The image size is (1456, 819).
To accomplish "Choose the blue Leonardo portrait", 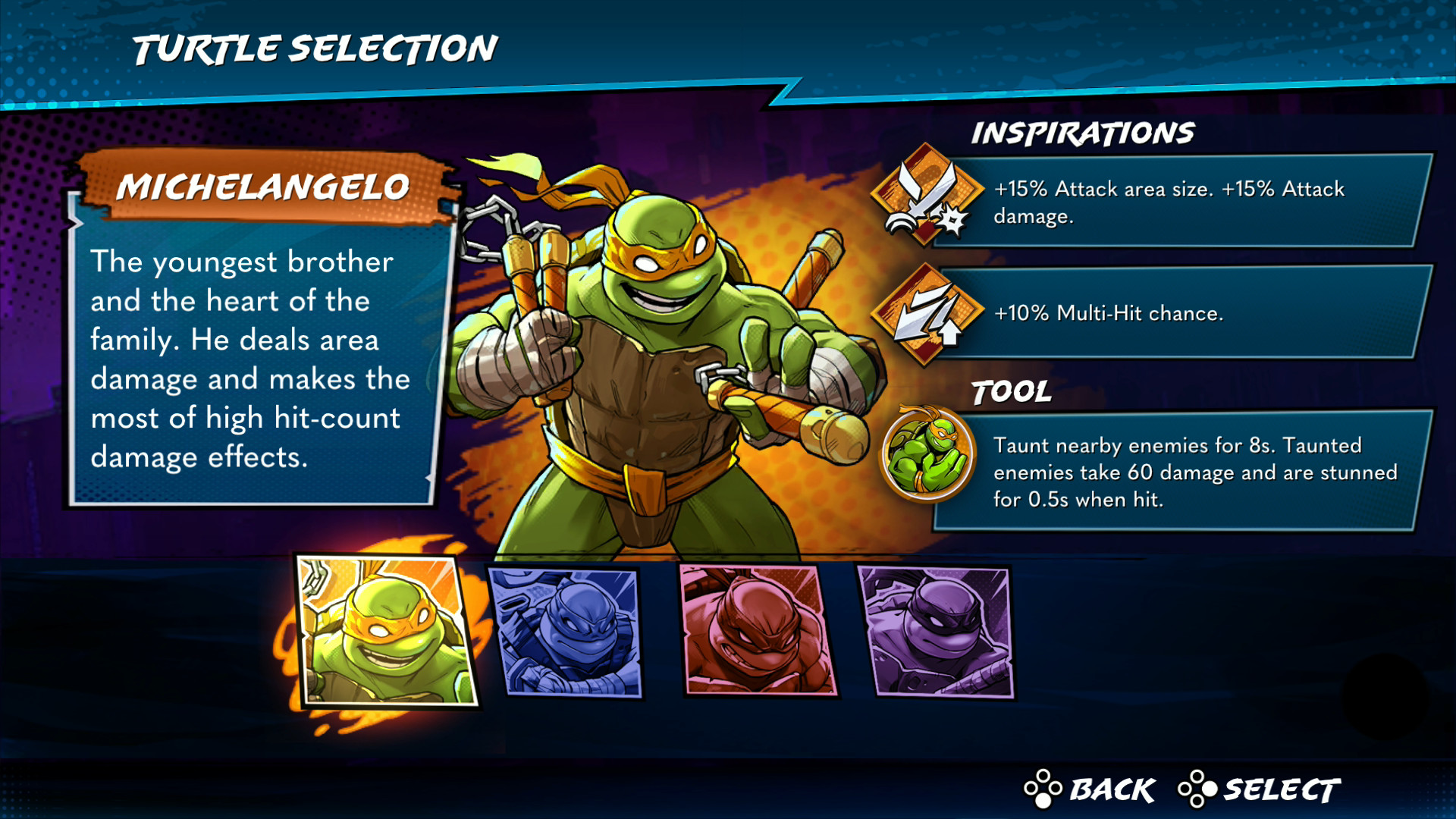I will click(568, 632).
